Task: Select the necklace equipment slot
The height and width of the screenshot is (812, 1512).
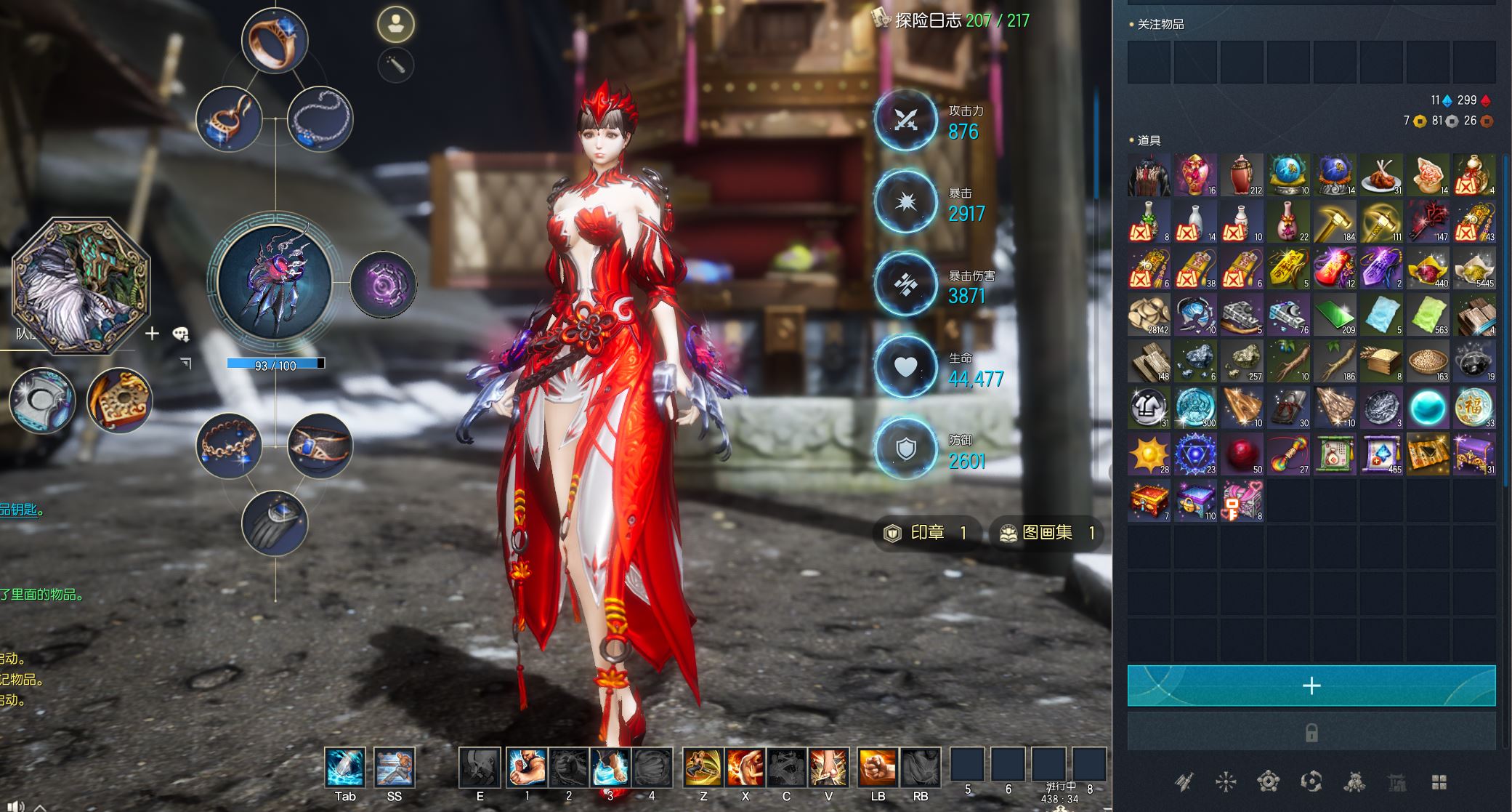Action: [x=320, y=119]
